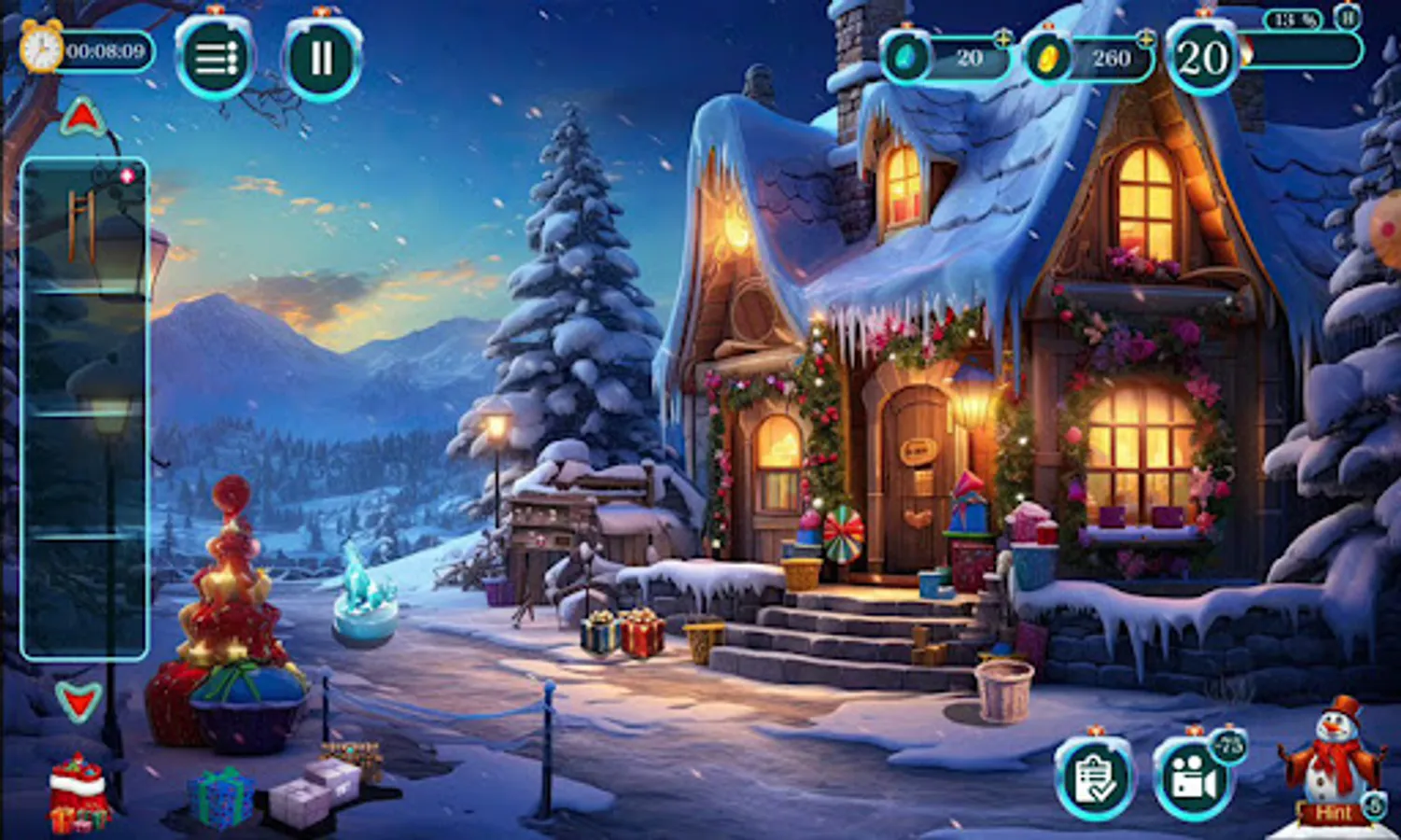Tap the small pause icon beside the percentage bar

1347,17
